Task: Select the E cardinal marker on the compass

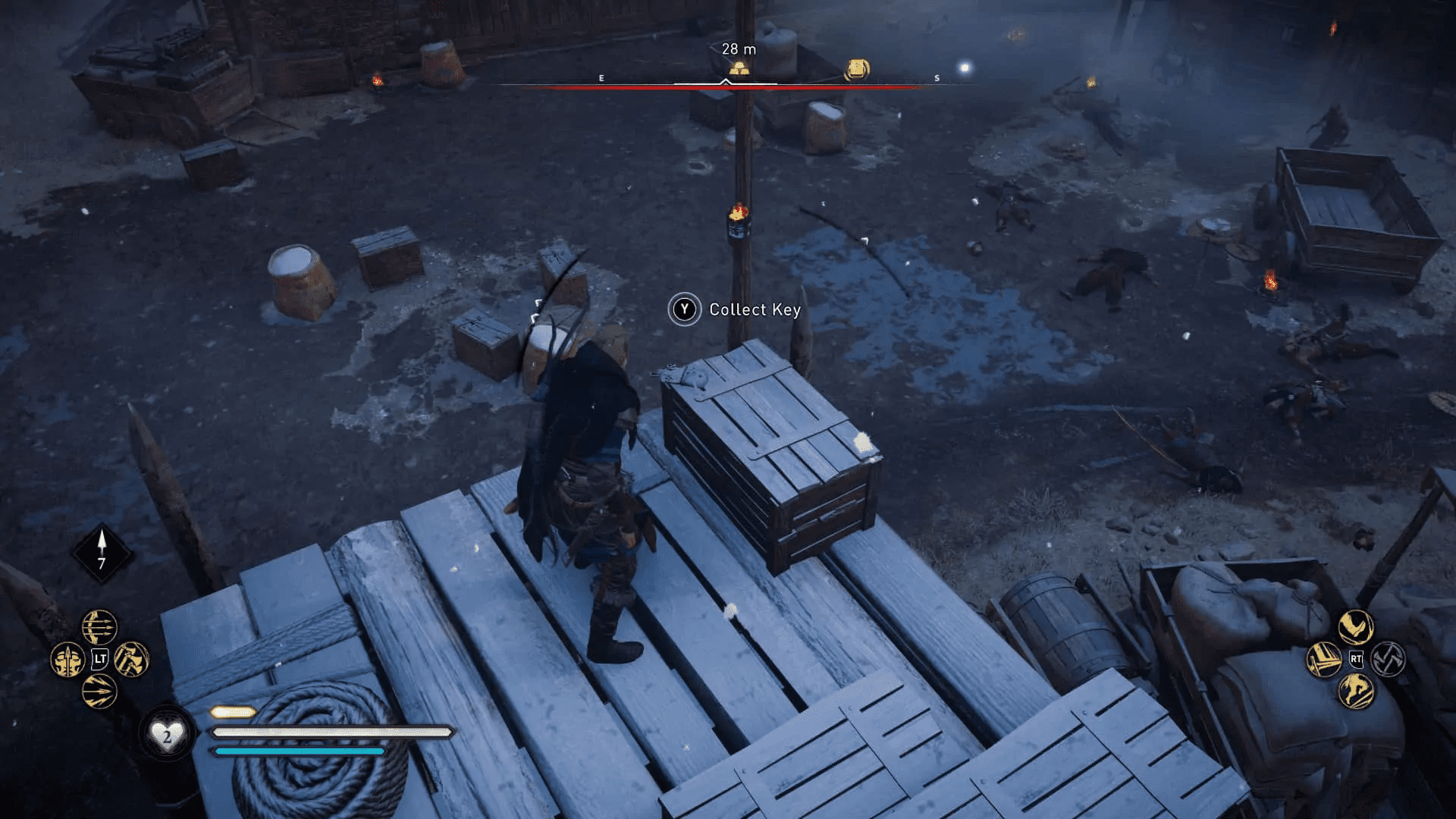Action: point(601,78)
